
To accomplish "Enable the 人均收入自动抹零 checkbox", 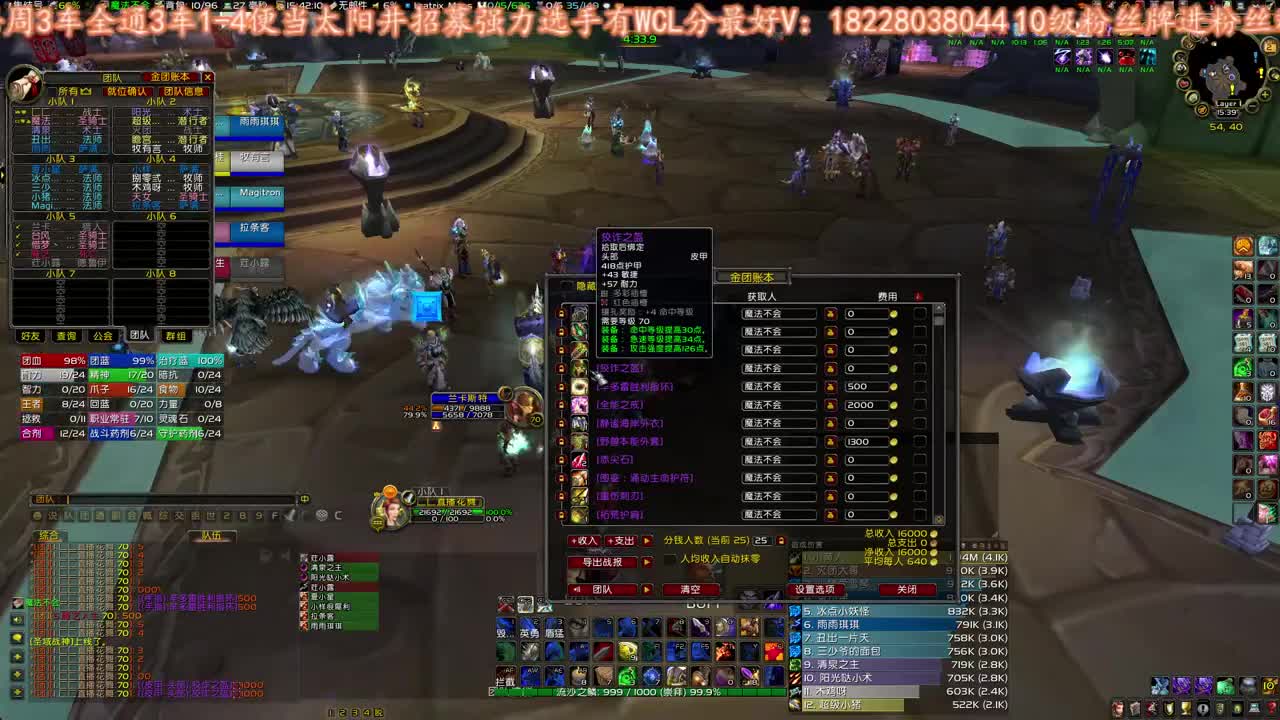I will pos(670,560).
